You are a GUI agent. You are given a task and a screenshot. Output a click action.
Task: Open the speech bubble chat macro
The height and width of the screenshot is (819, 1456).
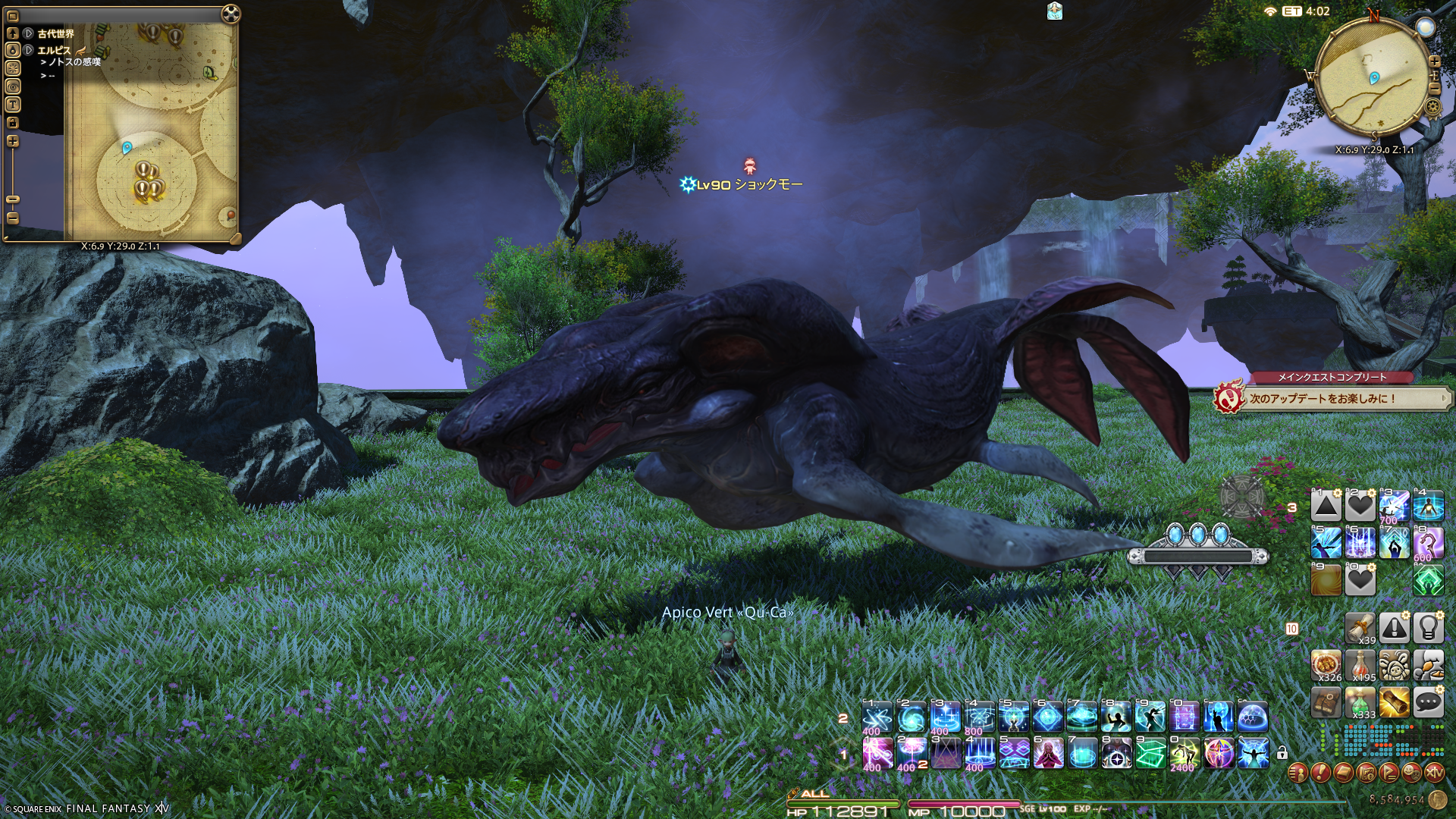[1428, 703]
